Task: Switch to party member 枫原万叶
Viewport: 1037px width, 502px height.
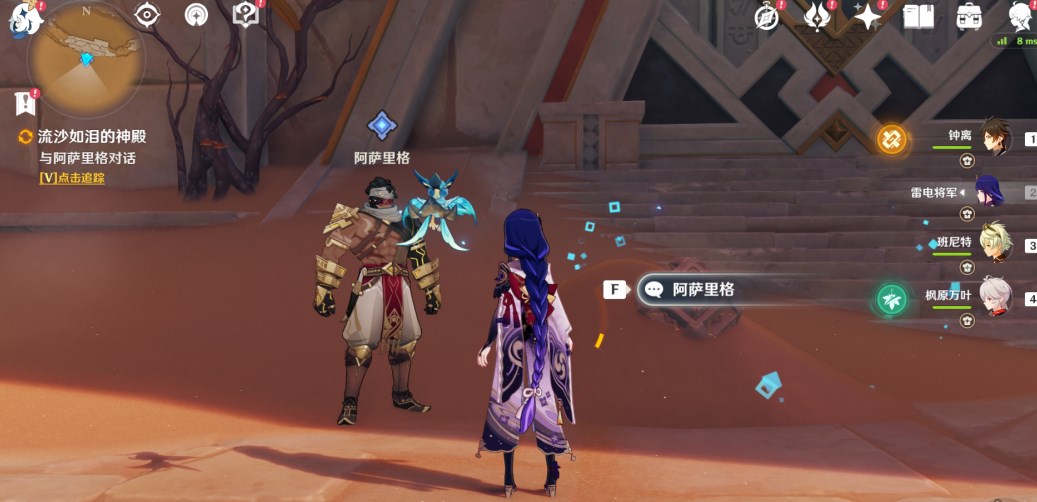Action: (x=995, y=297)
